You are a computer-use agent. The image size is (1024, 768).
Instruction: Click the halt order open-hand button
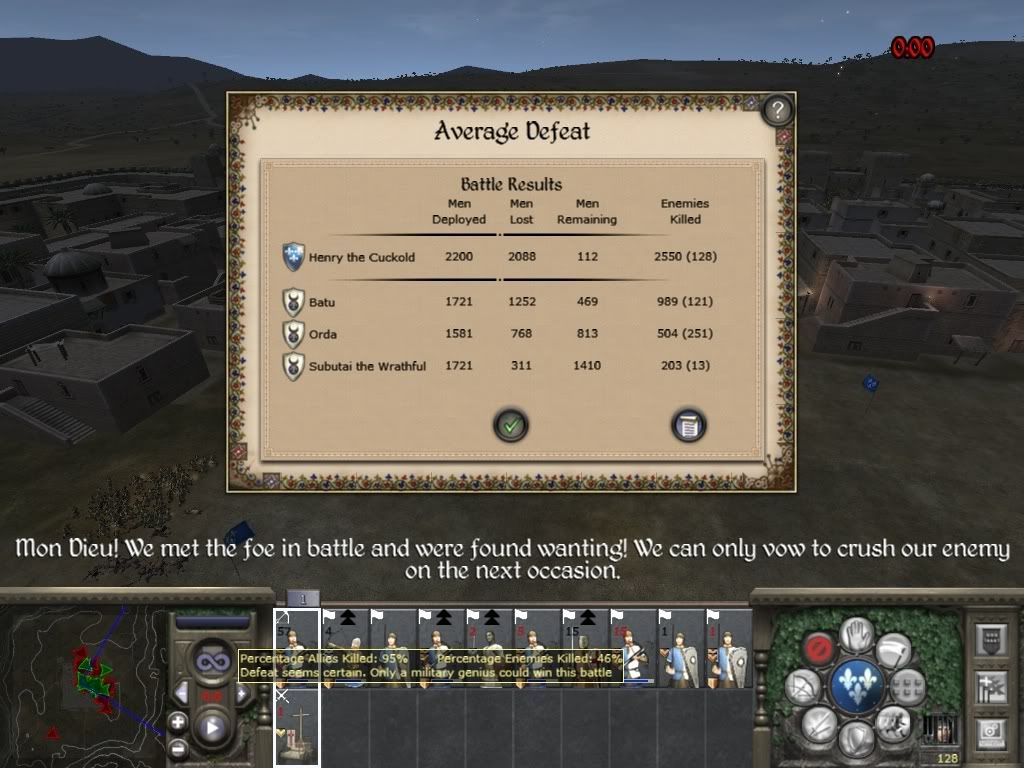[857, 632]
